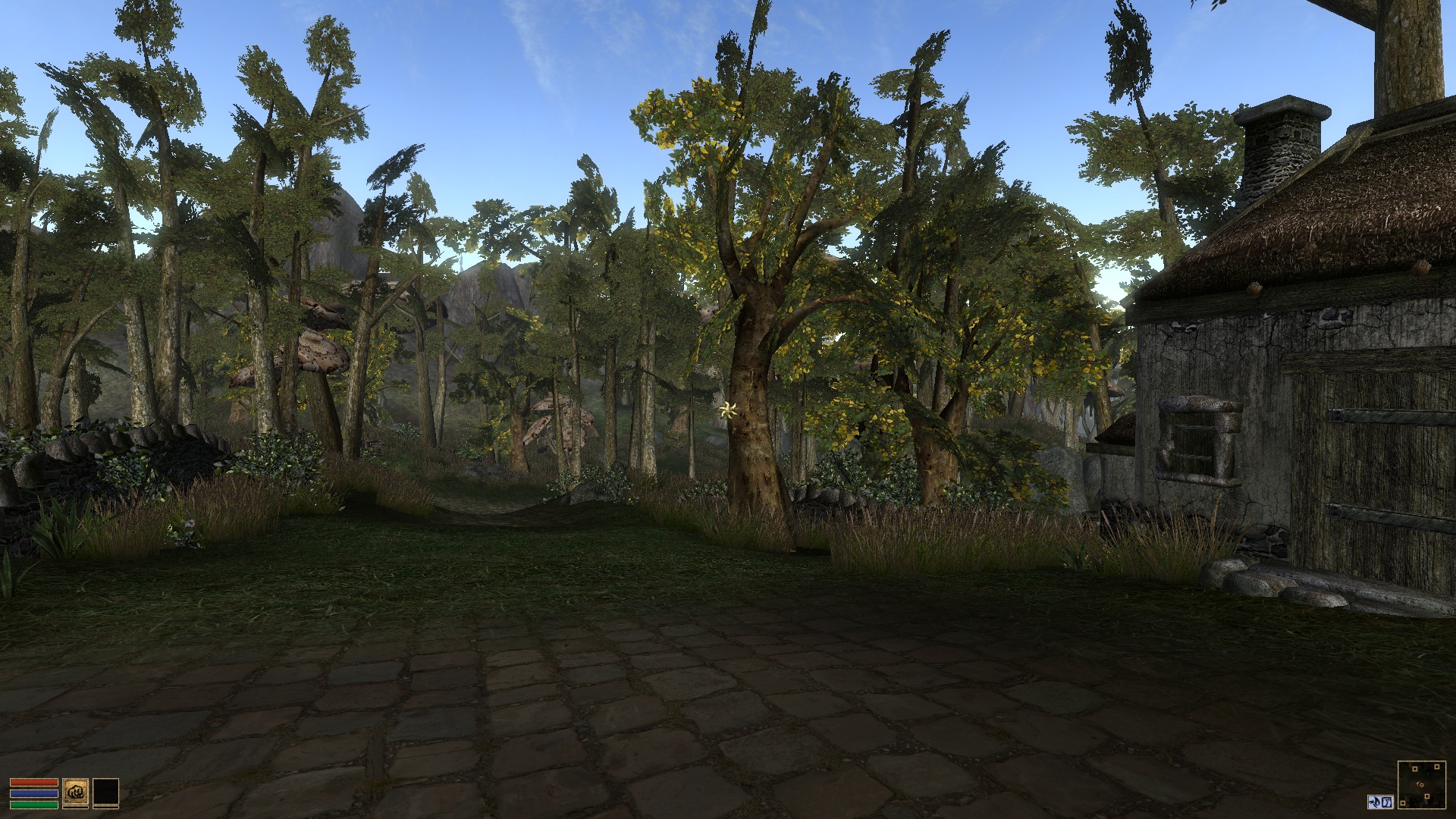Click the weapon charge bar under the fist icon

point(75,808)
